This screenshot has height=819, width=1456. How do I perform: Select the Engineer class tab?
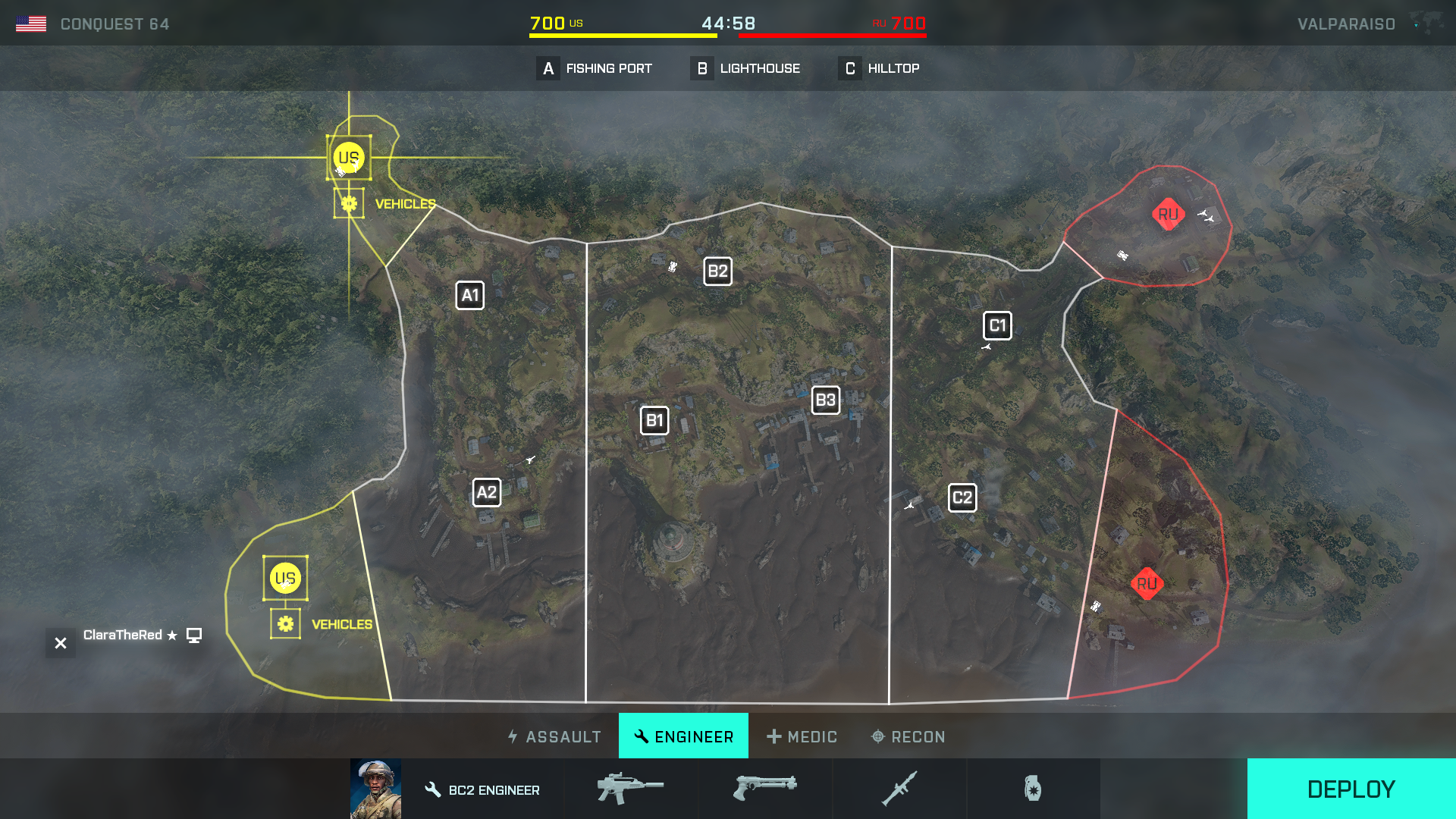tap(683, 736)
